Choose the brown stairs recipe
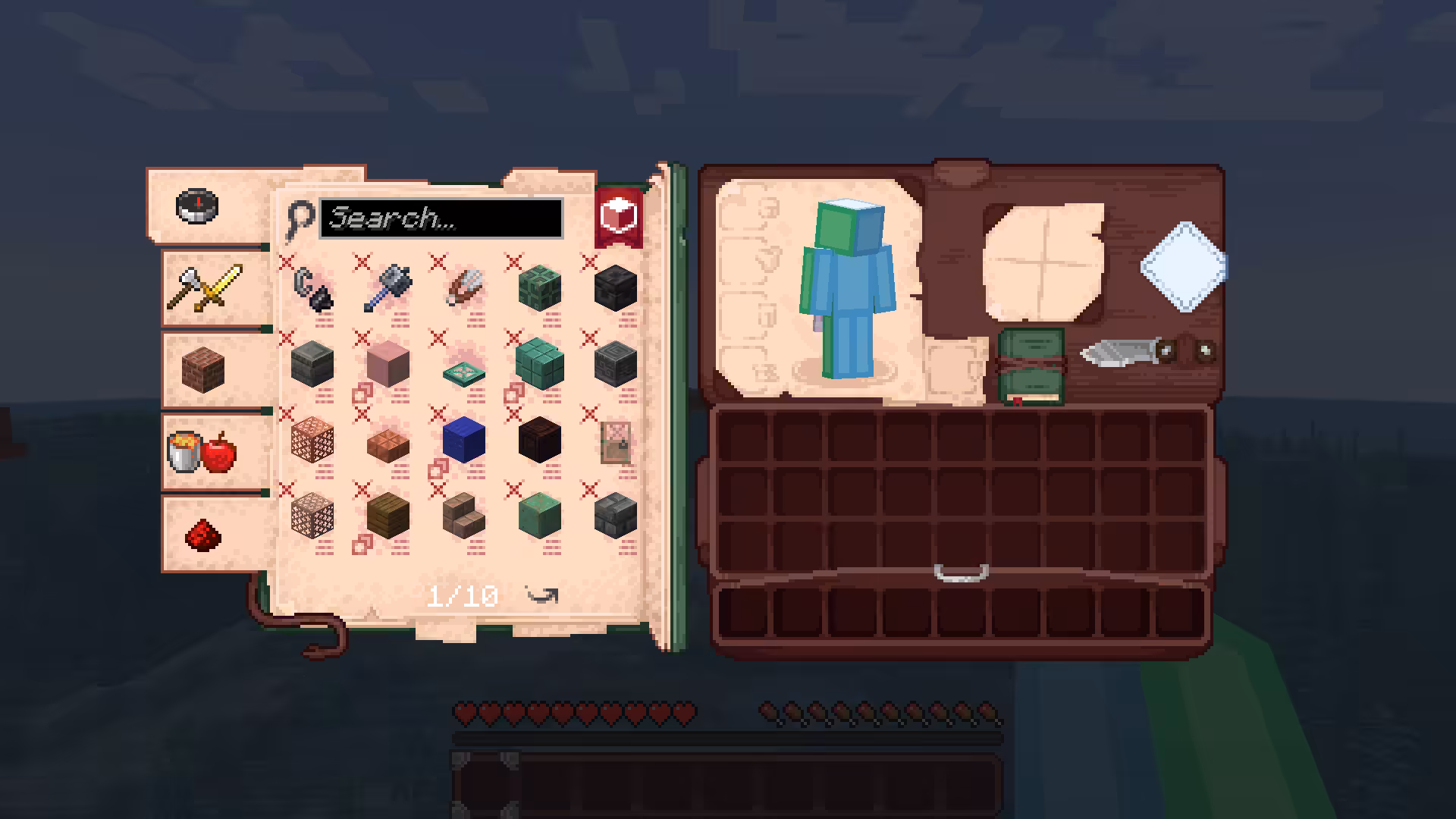Screen dimensions: 1456x819 (464, 515)
